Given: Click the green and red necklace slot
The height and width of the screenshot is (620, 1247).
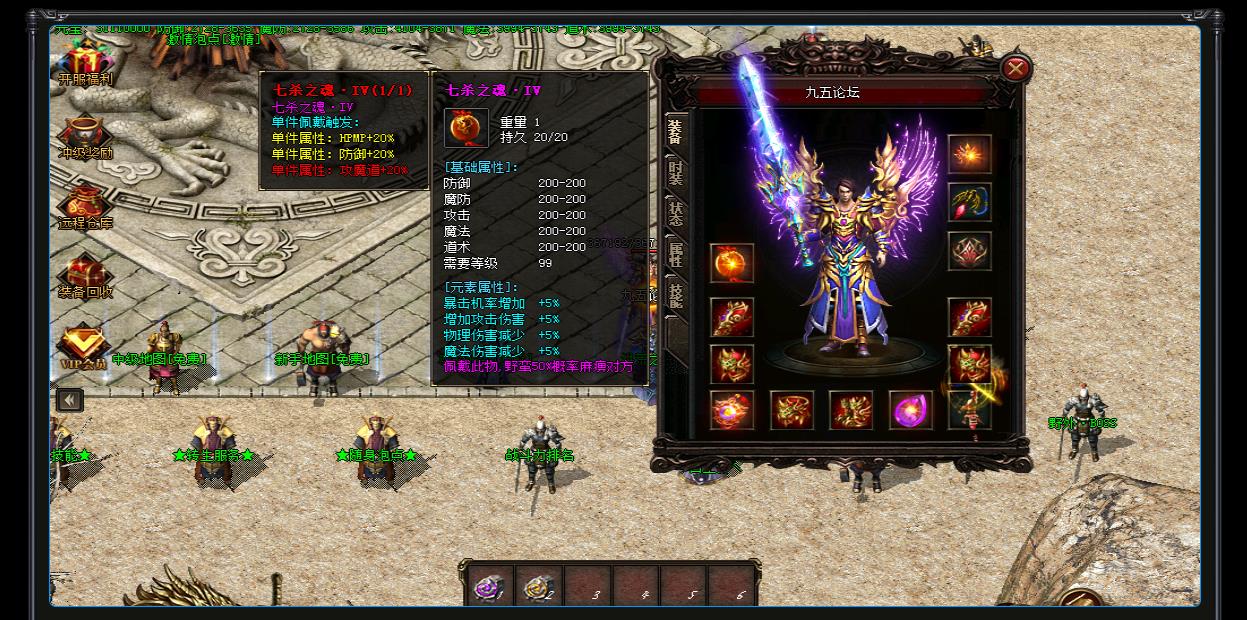Looking at the screenshot, I should pyautogui.click(x=969, y=203).
